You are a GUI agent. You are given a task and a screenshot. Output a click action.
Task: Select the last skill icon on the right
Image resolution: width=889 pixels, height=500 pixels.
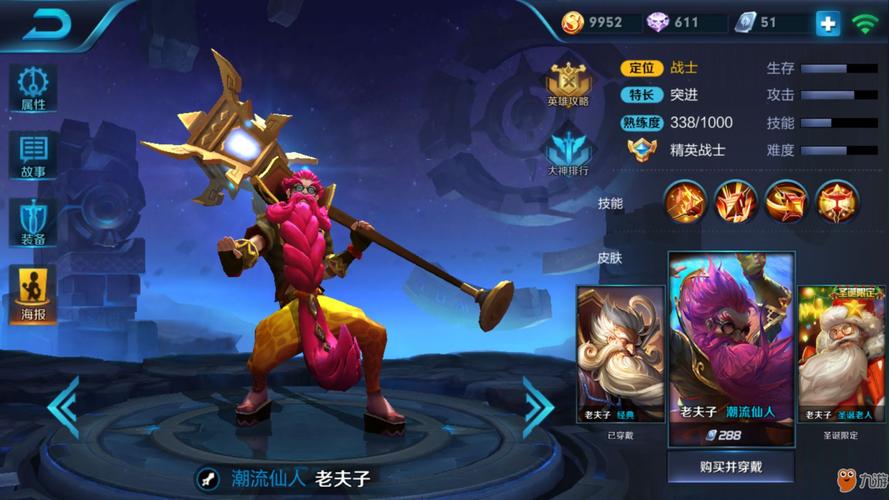(x=836, y=202)
